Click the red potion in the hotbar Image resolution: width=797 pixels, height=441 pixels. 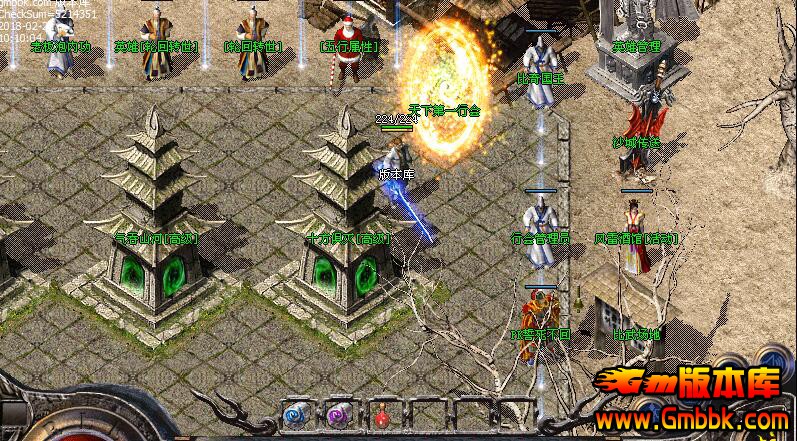pyautogui.click(x=380, y=416)
